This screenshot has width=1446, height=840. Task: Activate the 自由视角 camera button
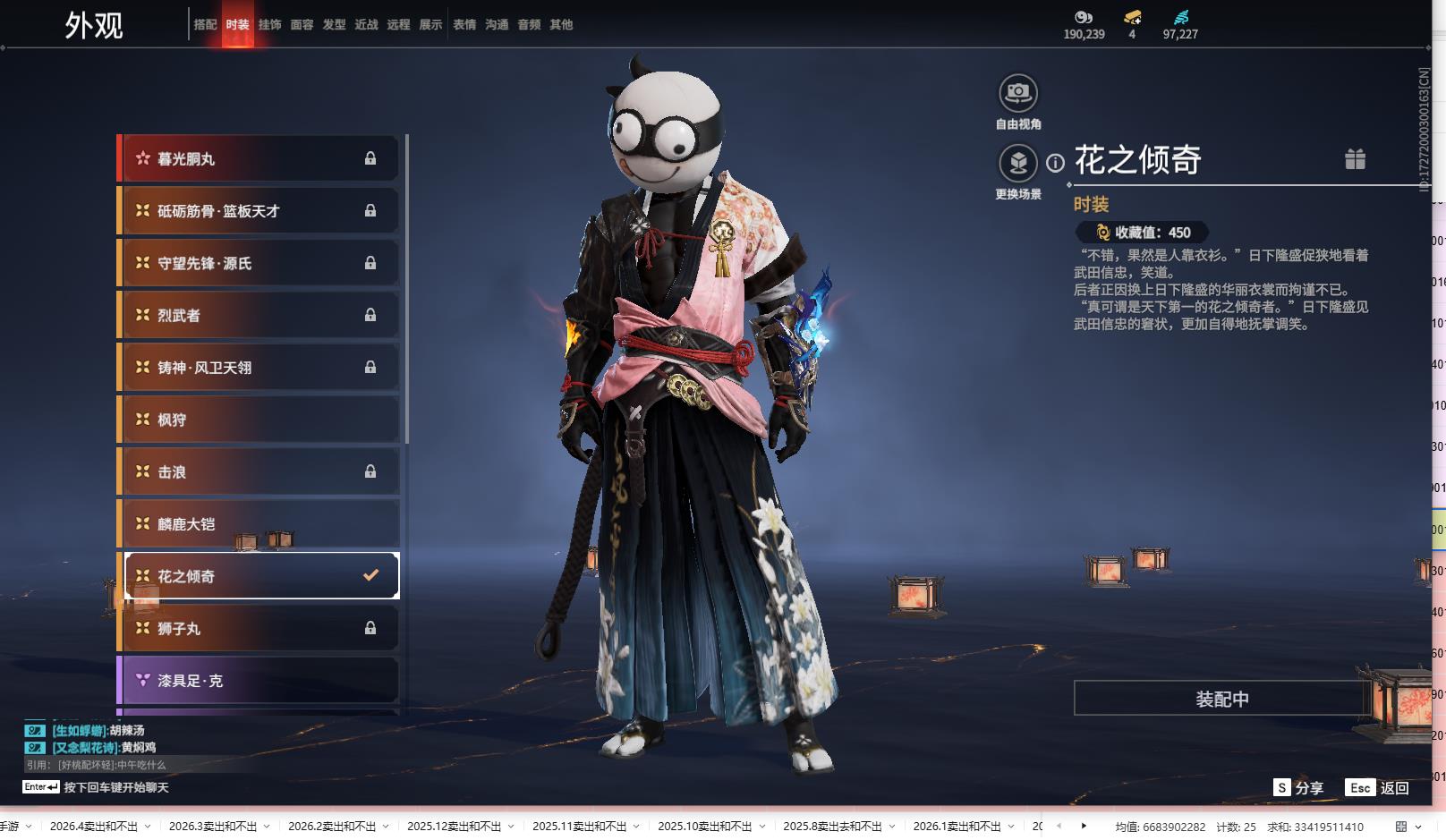(x=1017, y=93)
